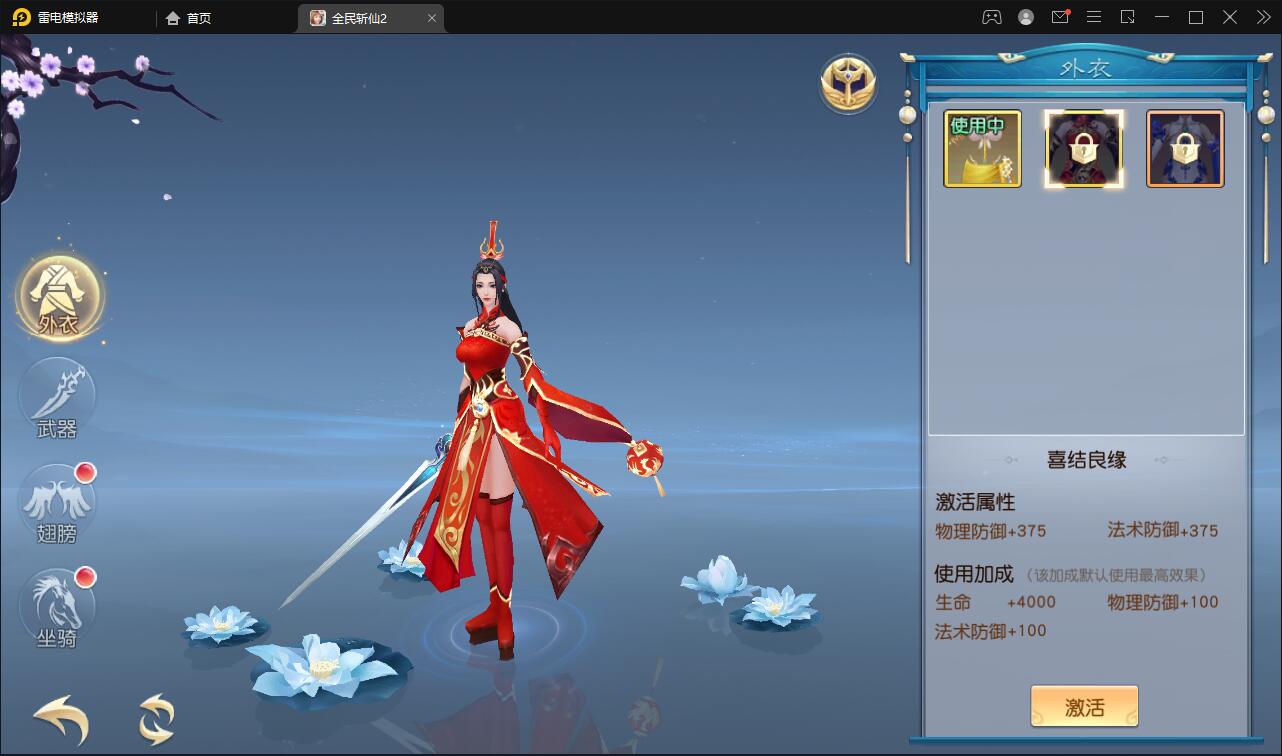The image size is (1282, 756).
Task: Select the 使用中 yellow outfit thumbnail
Action: point(982,149)
